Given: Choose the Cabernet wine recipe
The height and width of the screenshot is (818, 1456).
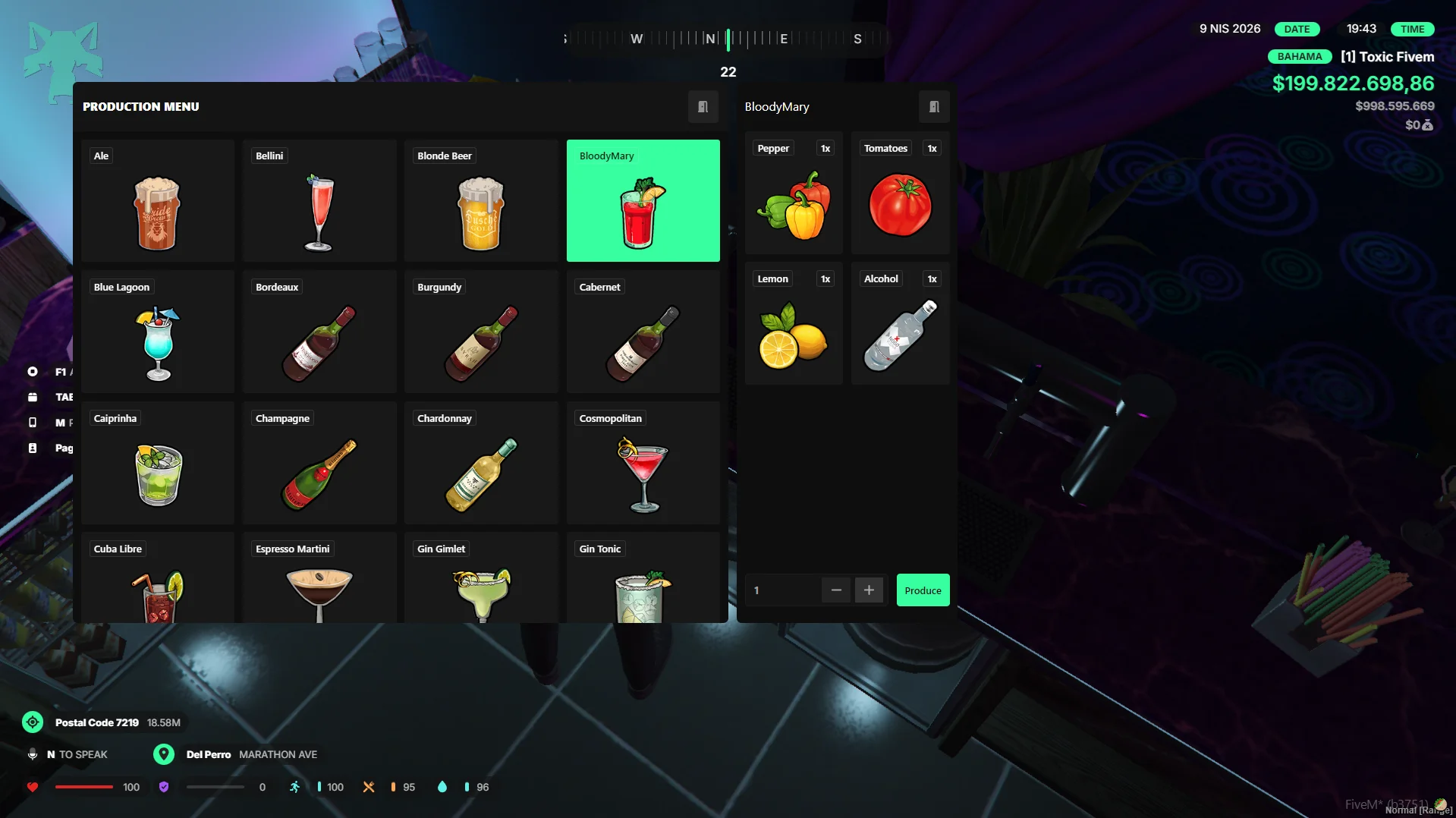Looking at the screenshot, I should point(643,332).
